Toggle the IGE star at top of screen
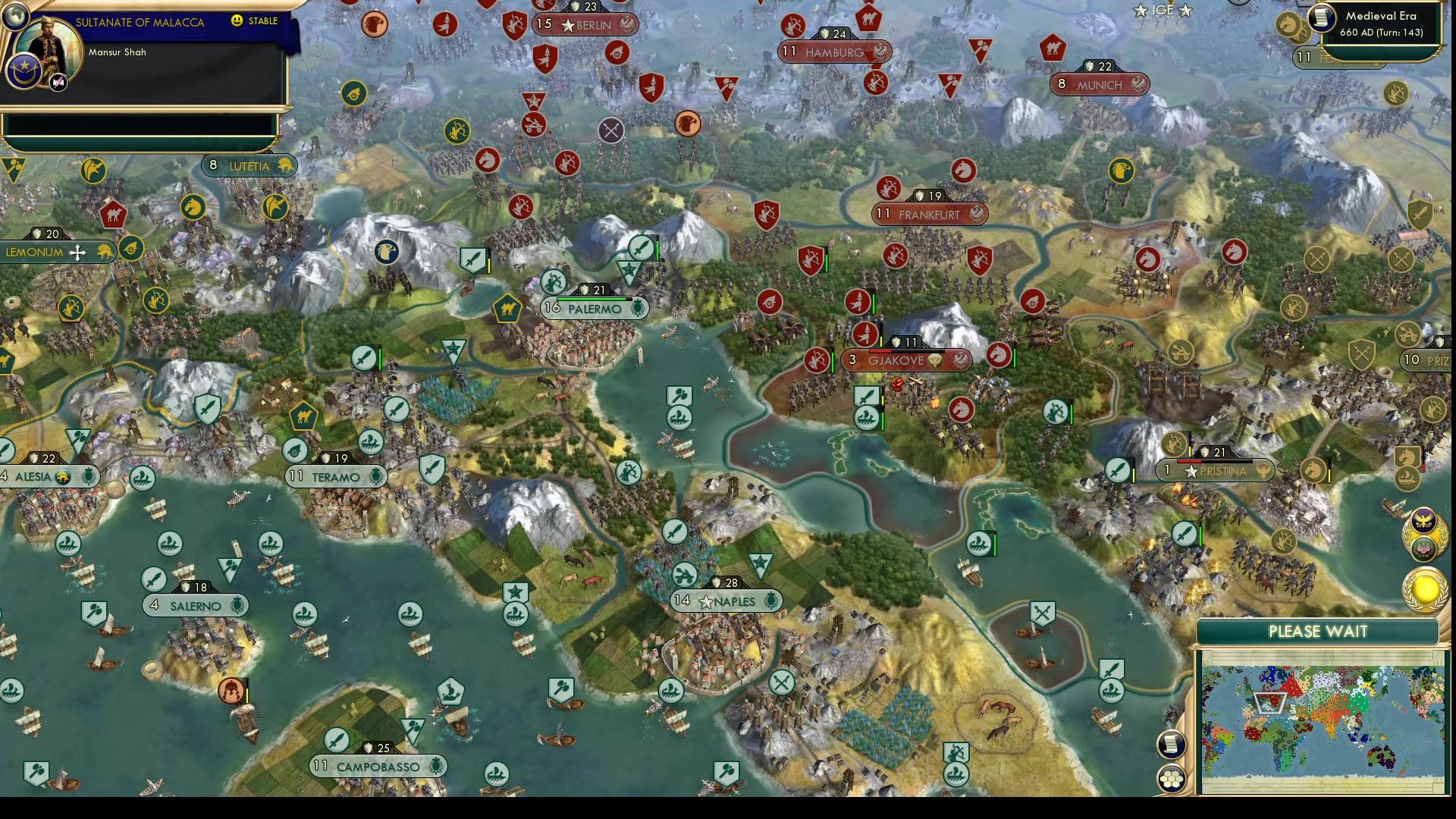This screenshot has height=819, width=1456. (x=1140, y=11)
